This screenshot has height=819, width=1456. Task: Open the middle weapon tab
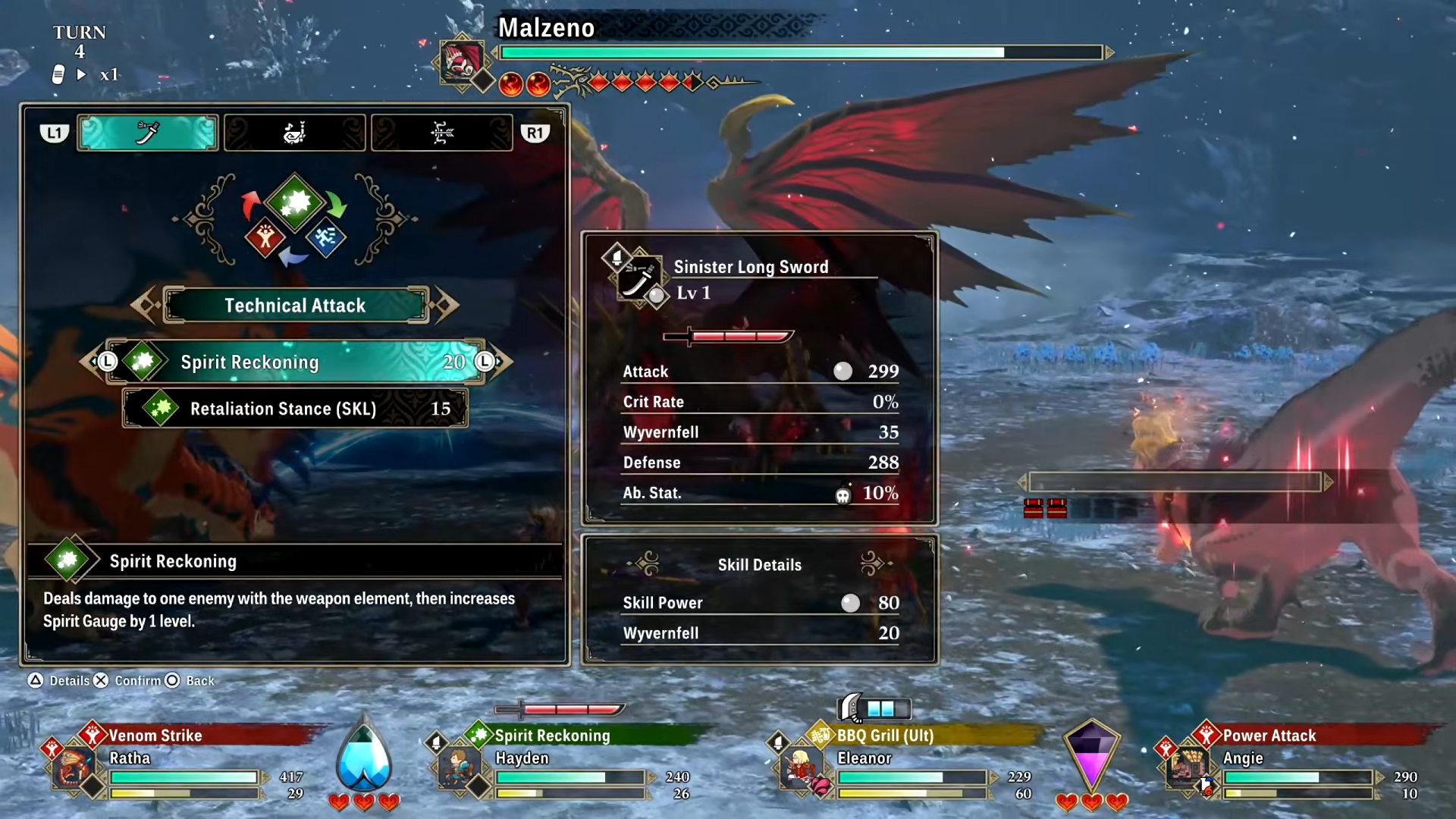pyautogui.click(x=294, y=133)
